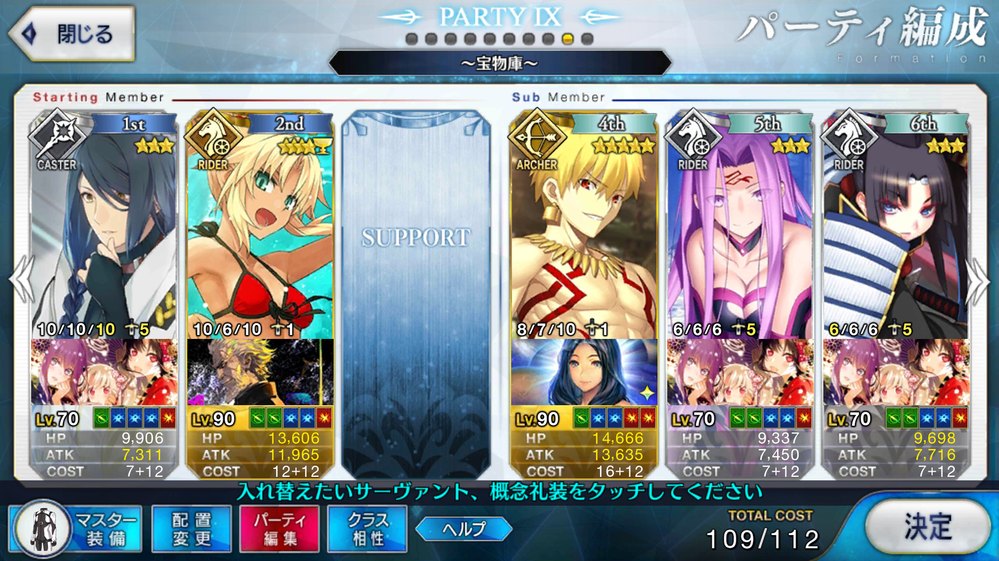Select the パーティ編集 party edit button

(279, 528)
